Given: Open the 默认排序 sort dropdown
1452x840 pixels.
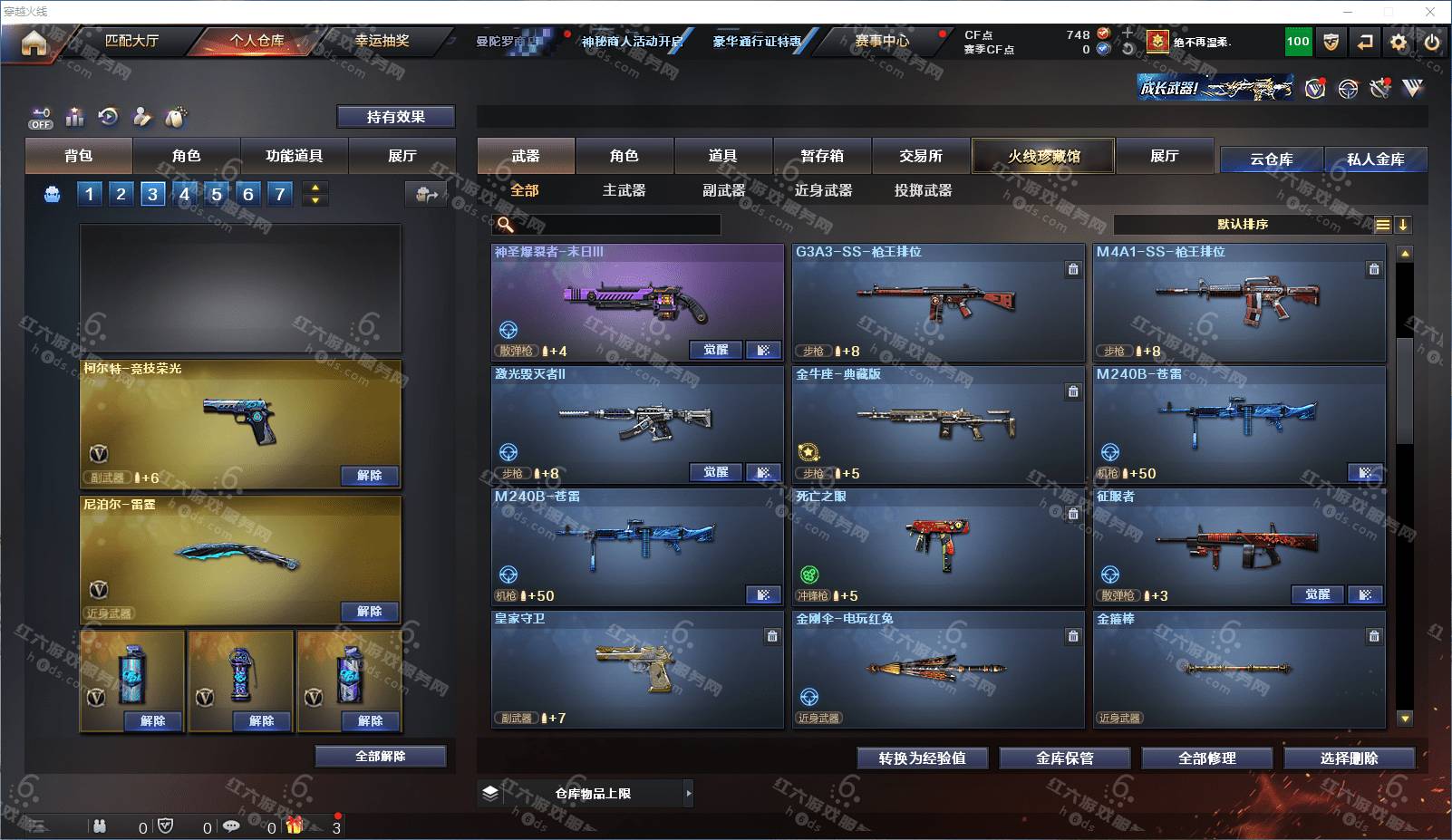Looking at the screenshot, I should point(1243,225).
